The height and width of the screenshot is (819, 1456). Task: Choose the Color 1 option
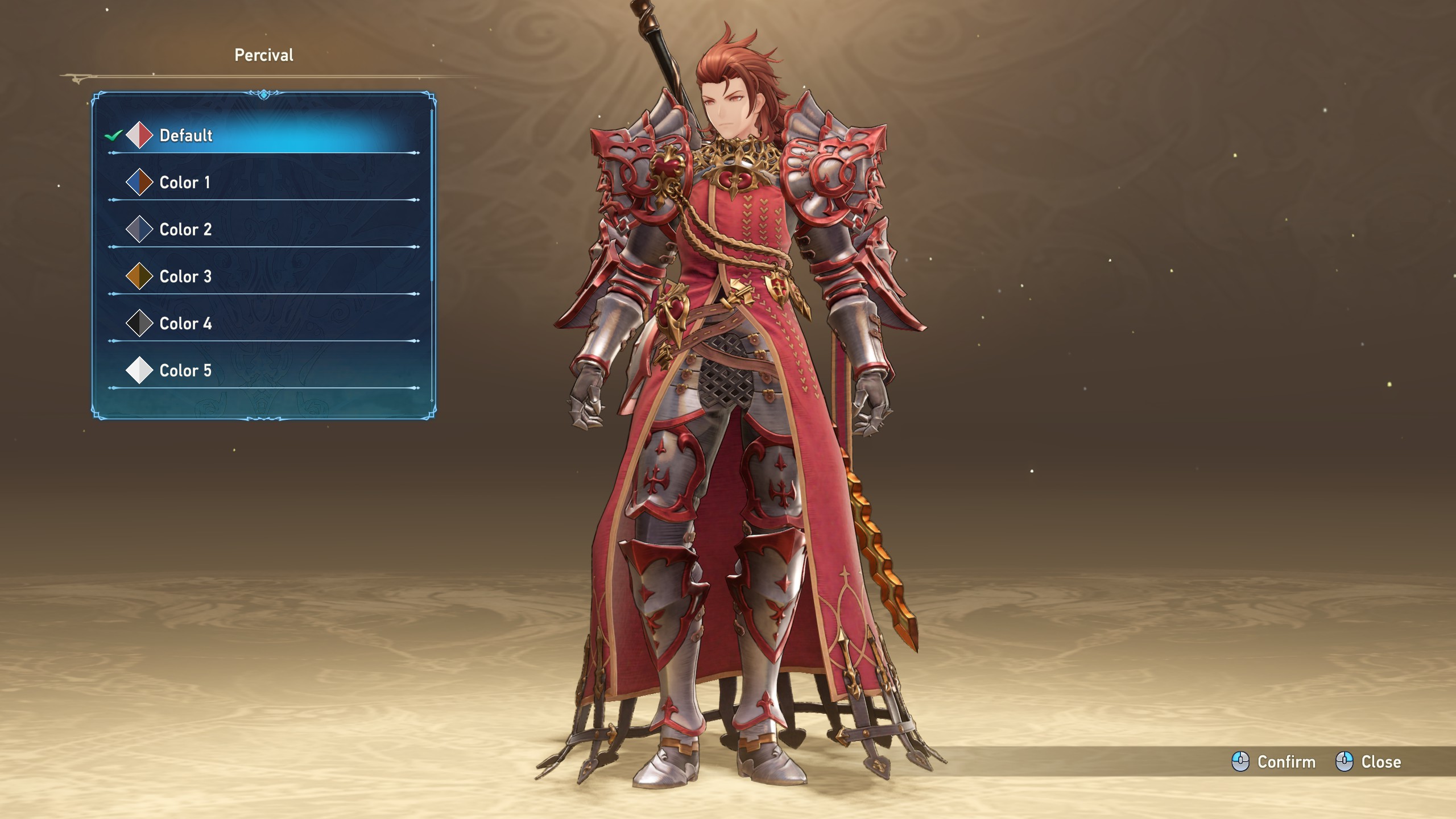[184, 183]
